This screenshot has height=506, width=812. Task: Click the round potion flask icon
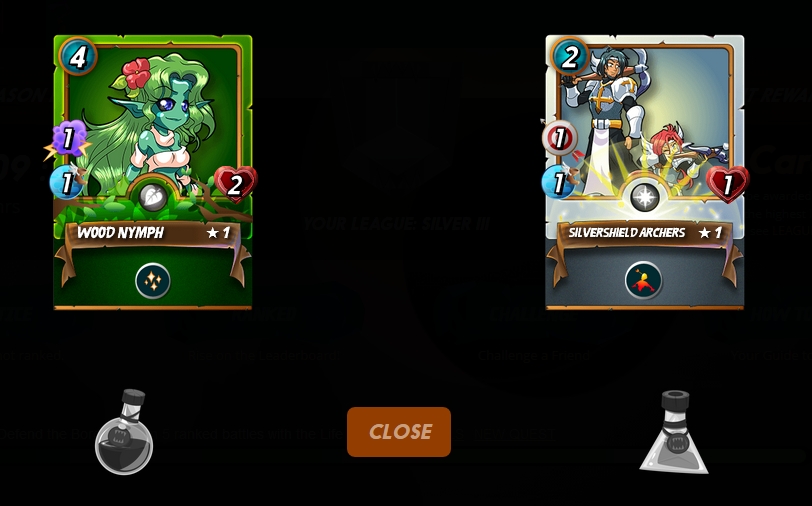124,434
